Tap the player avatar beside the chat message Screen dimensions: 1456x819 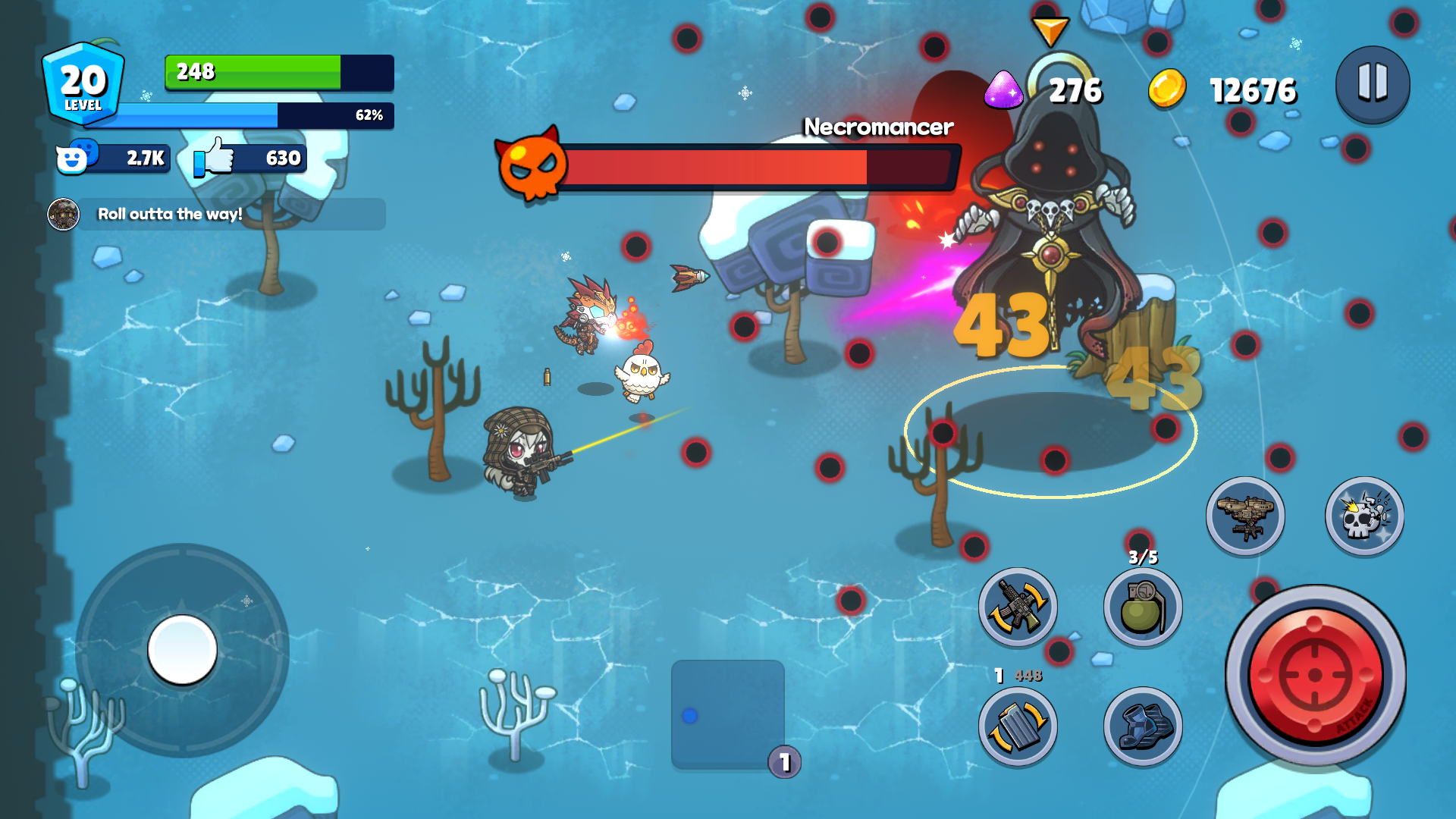tap(64, 214)
